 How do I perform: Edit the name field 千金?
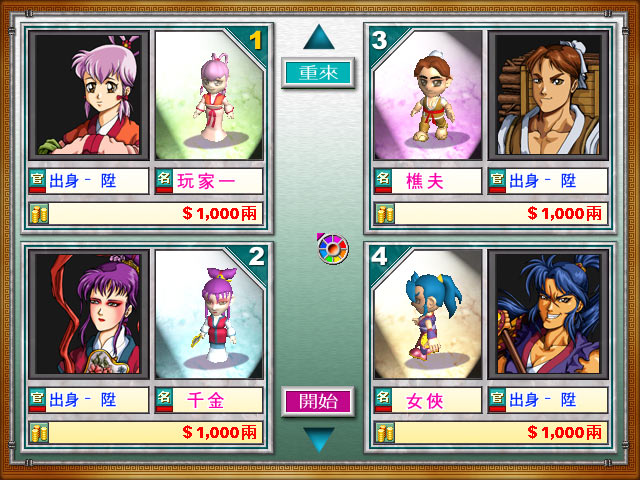coord(209,401)
